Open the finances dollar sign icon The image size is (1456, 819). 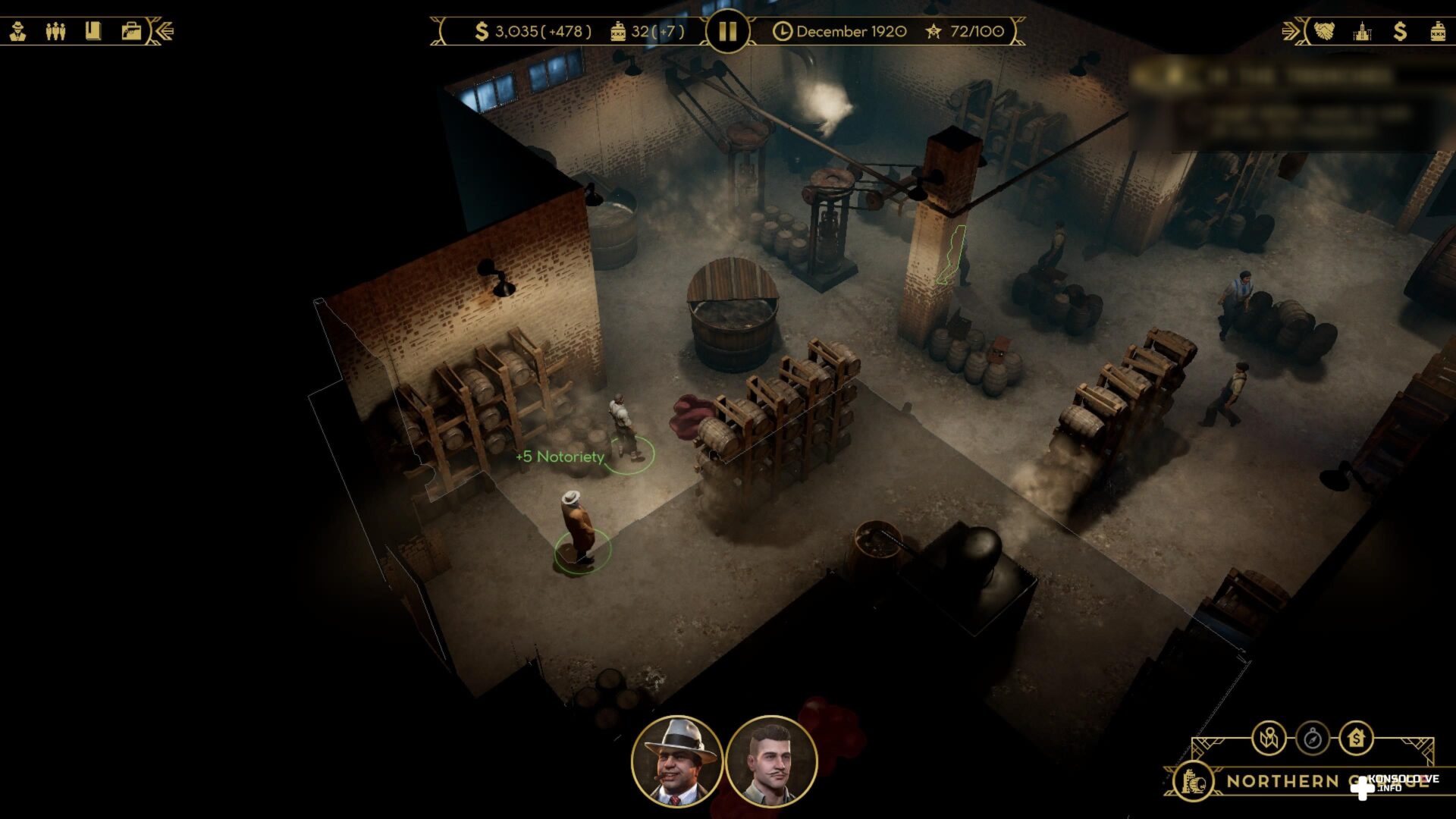click(1400, 31)
